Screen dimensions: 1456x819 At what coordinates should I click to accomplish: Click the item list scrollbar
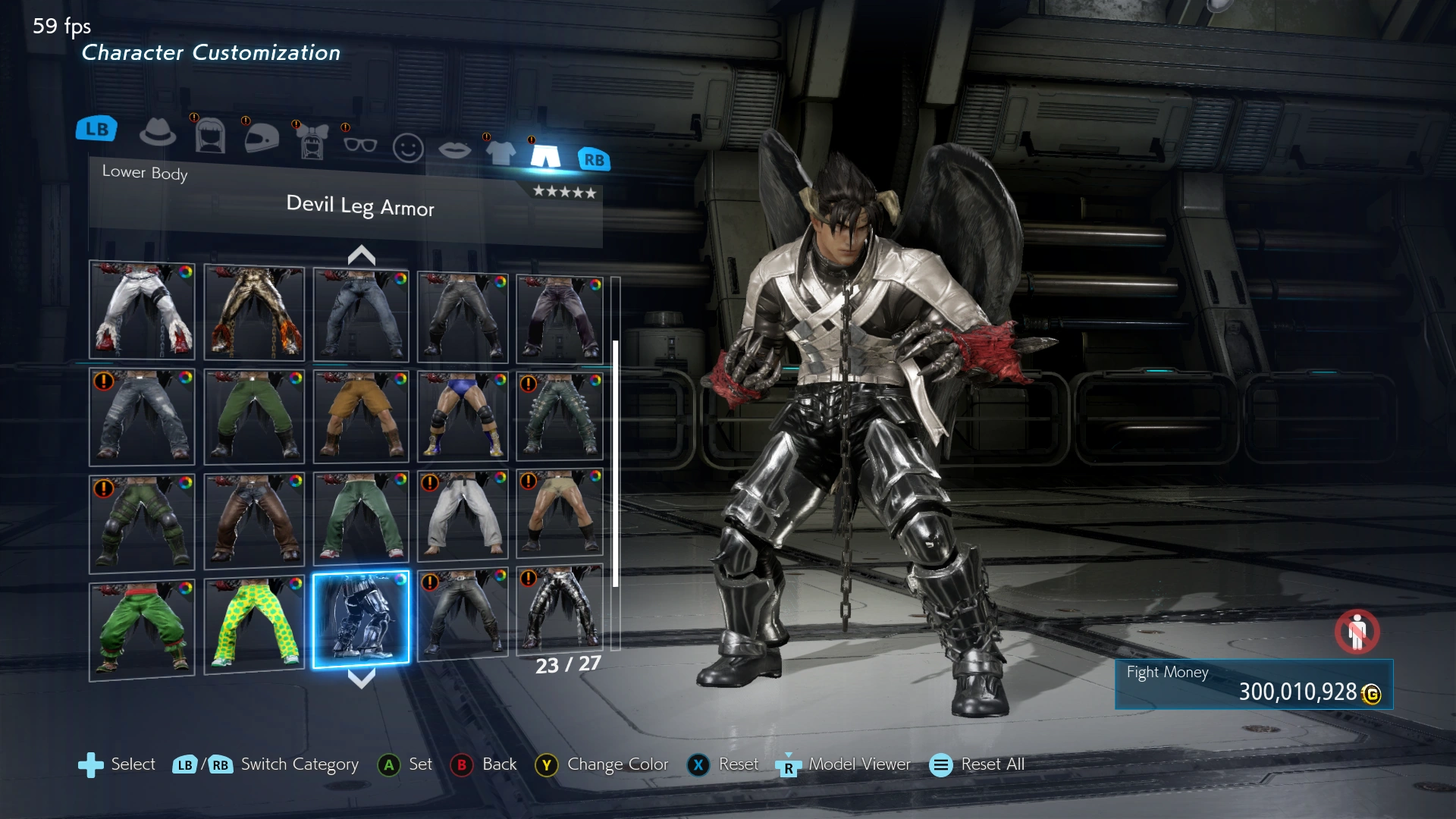pyautogui.click(x=616, y=463)
